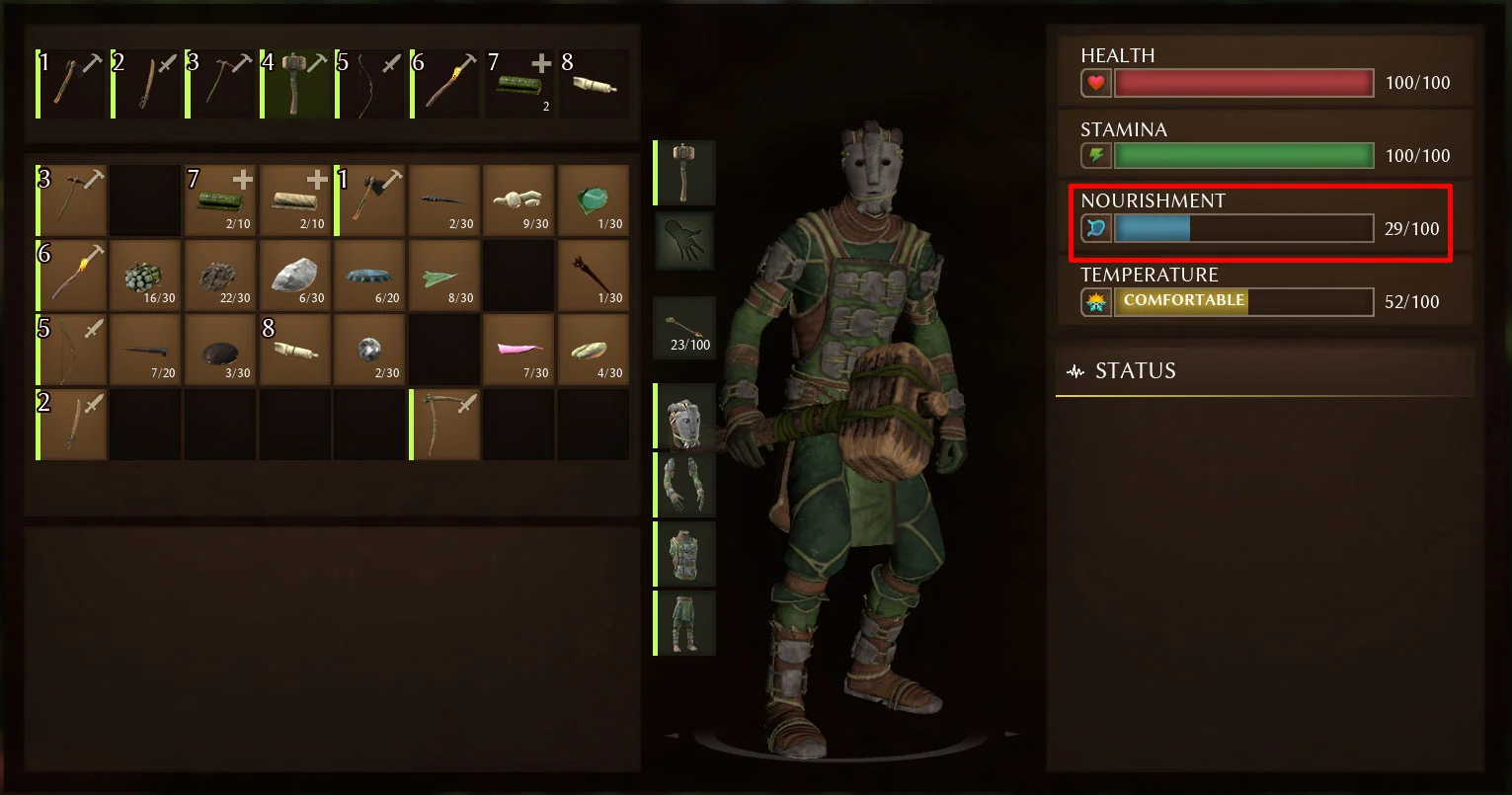Viewport: 1512px width, 795px height.
Task: Select the scythe in the bottom inventory row
Action: pyautogui.click(x=444, y=425)
